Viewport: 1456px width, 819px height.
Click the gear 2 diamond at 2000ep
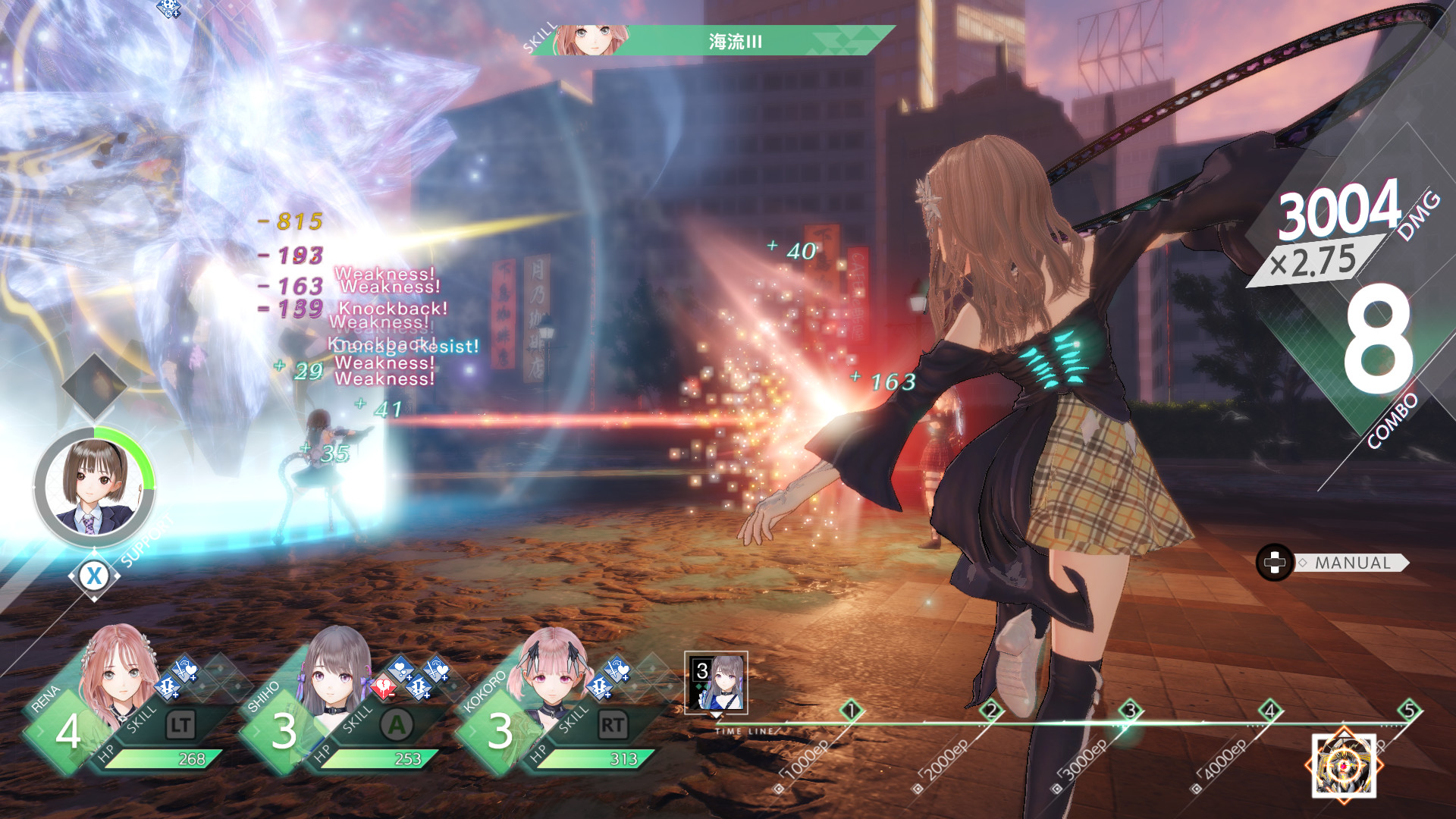point(990,711)
